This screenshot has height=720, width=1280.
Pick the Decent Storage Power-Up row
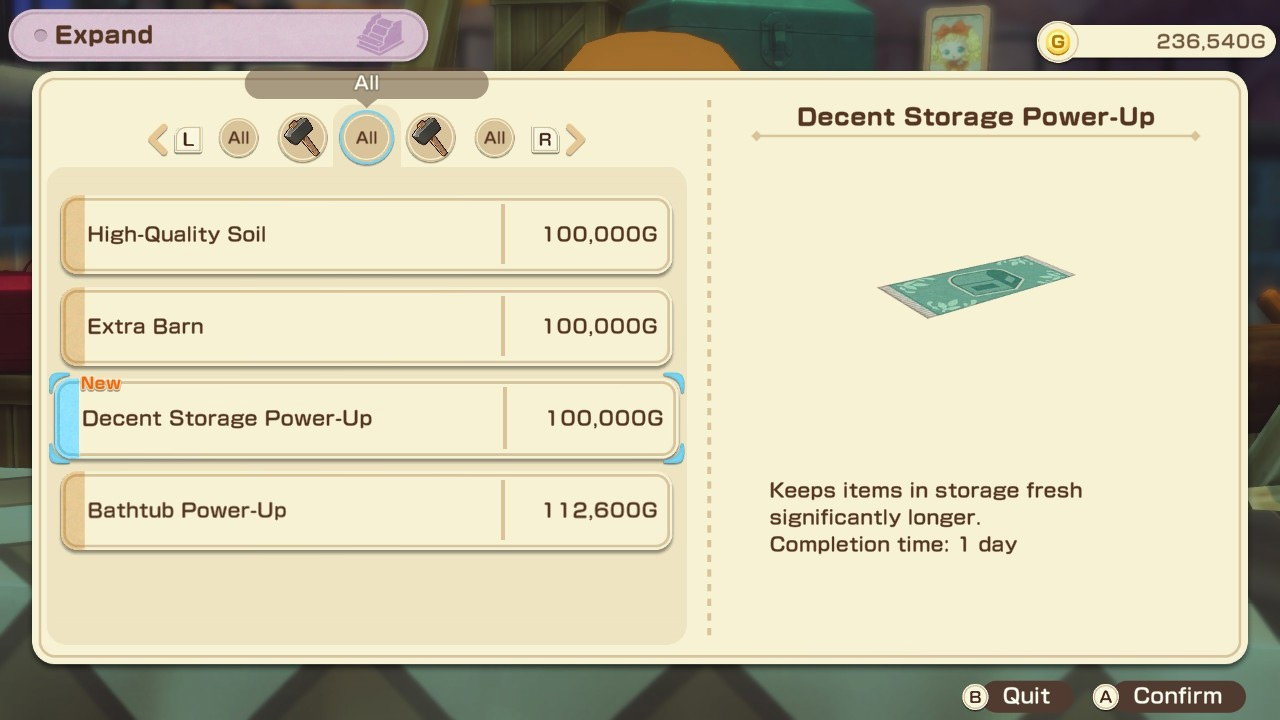(x=366, y=418)
